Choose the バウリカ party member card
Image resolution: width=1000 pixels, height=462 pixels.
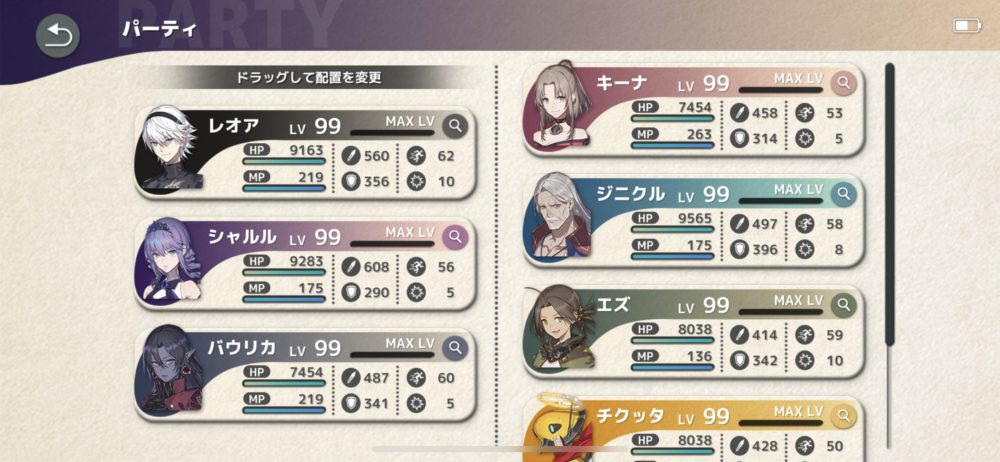(305, 372)
